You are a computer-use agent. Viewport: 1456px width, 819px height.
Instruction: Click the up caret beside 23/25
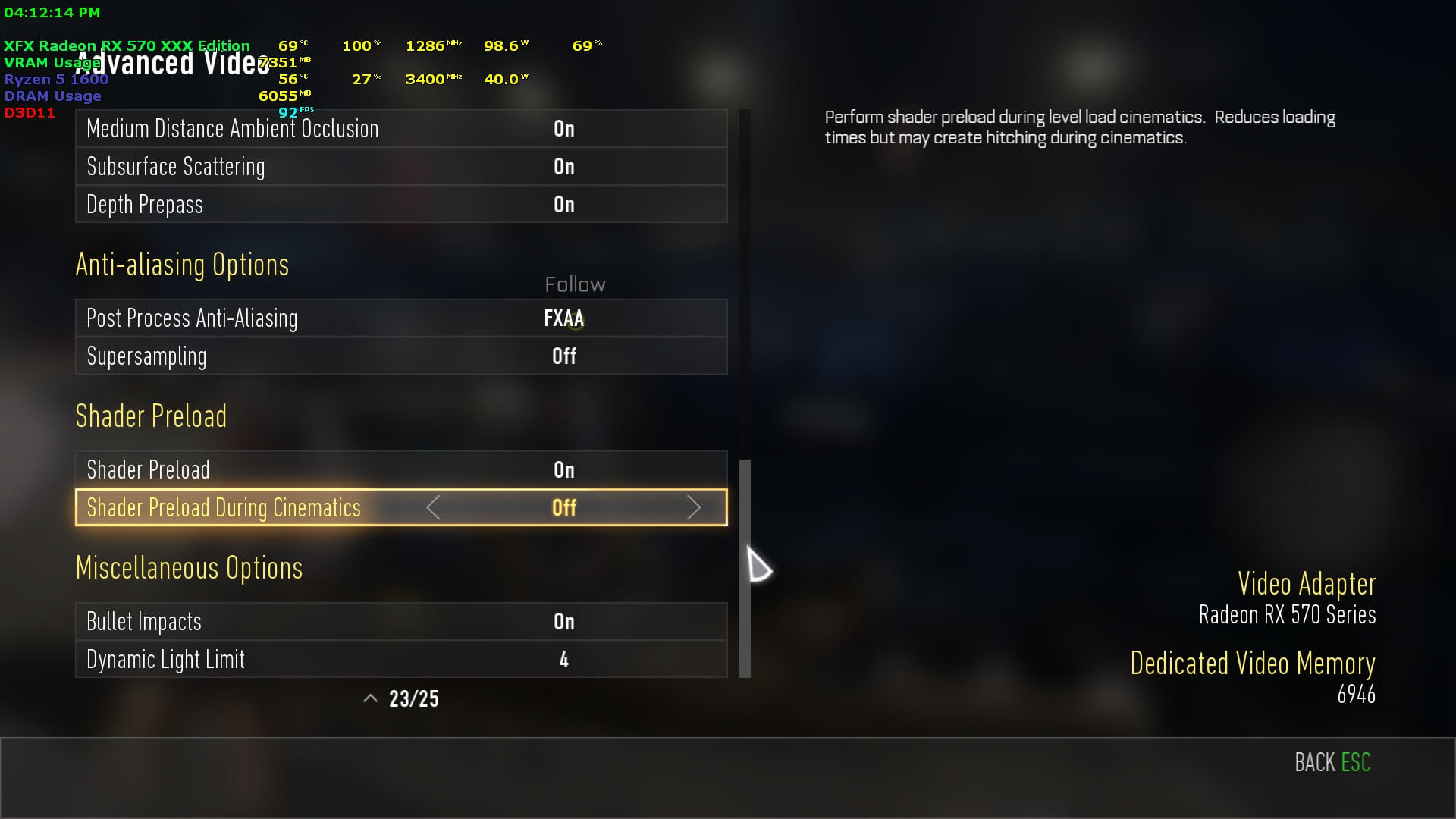coord(370,699)
